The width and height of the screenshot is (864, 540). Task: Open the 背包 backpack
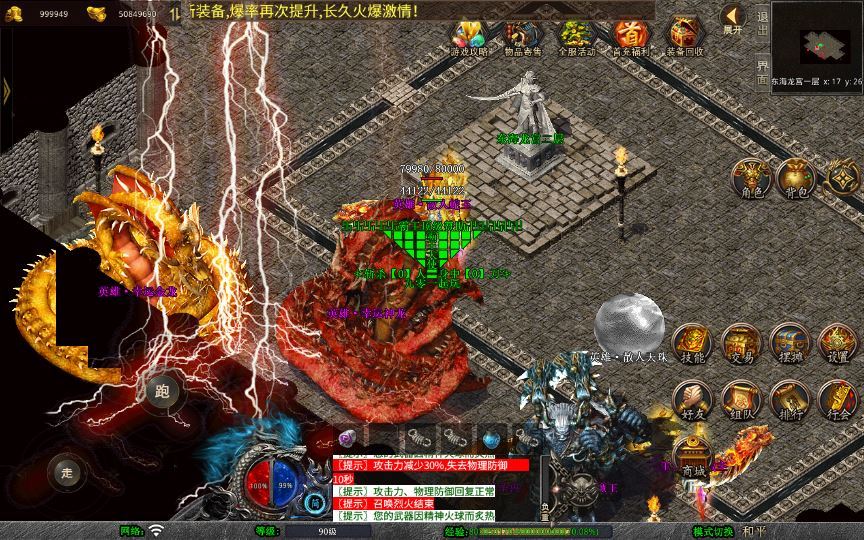(795, 178)
